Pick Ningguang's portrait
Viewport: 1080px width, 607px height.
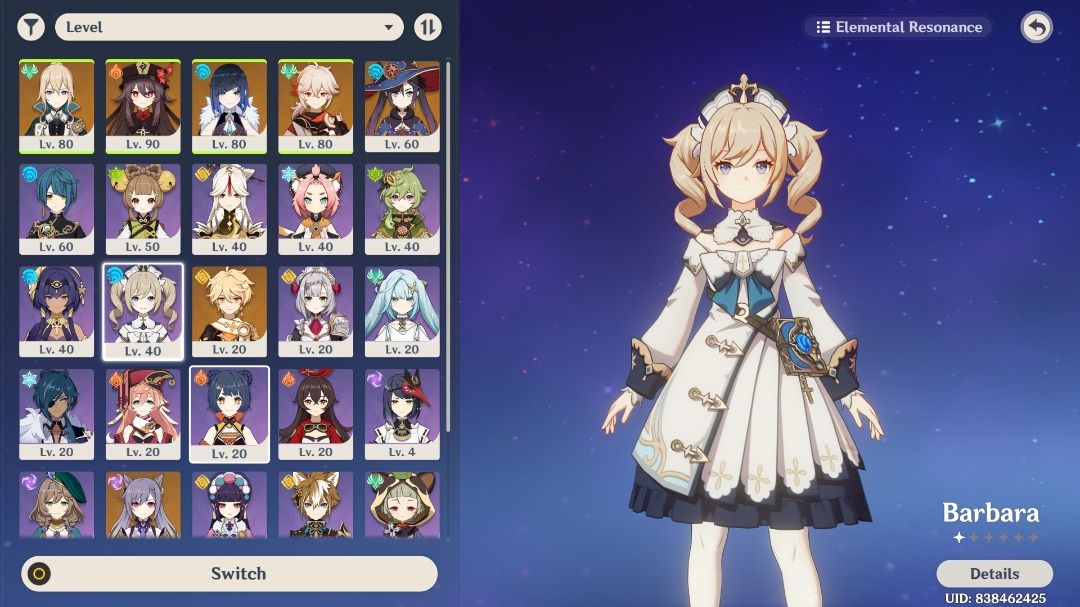229,207
